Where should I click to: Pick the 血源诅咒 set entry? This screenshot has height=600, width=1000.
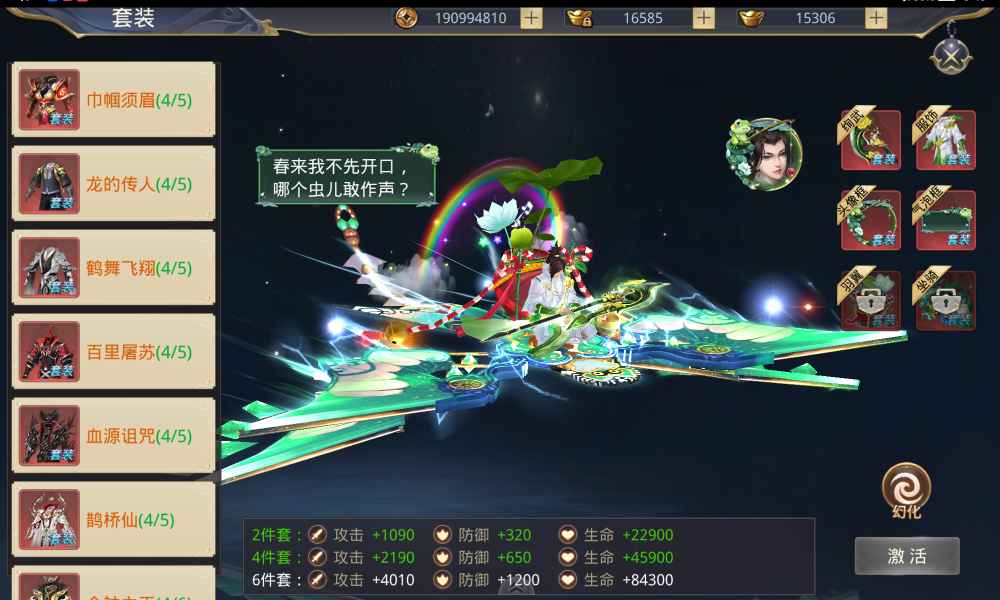coord(113,436)
